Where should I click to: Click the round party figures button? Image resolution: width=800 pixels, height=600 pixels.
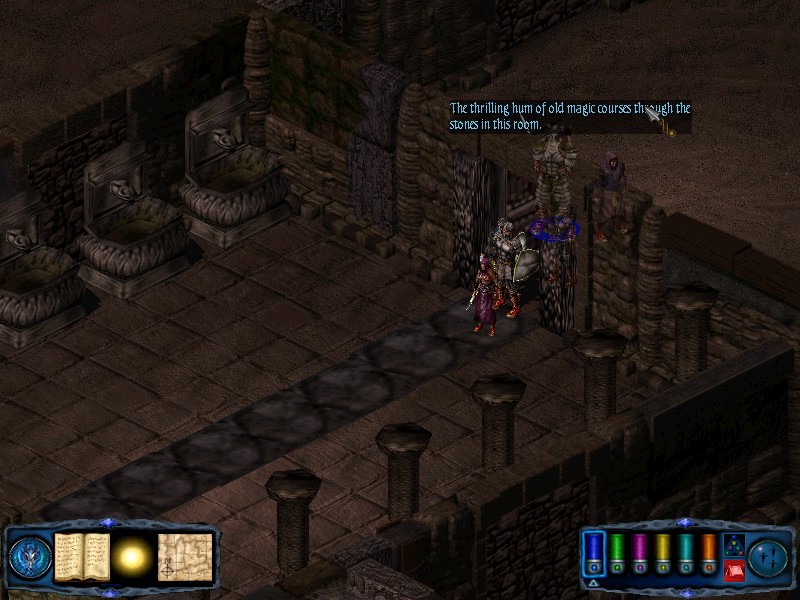click(768, 556)
